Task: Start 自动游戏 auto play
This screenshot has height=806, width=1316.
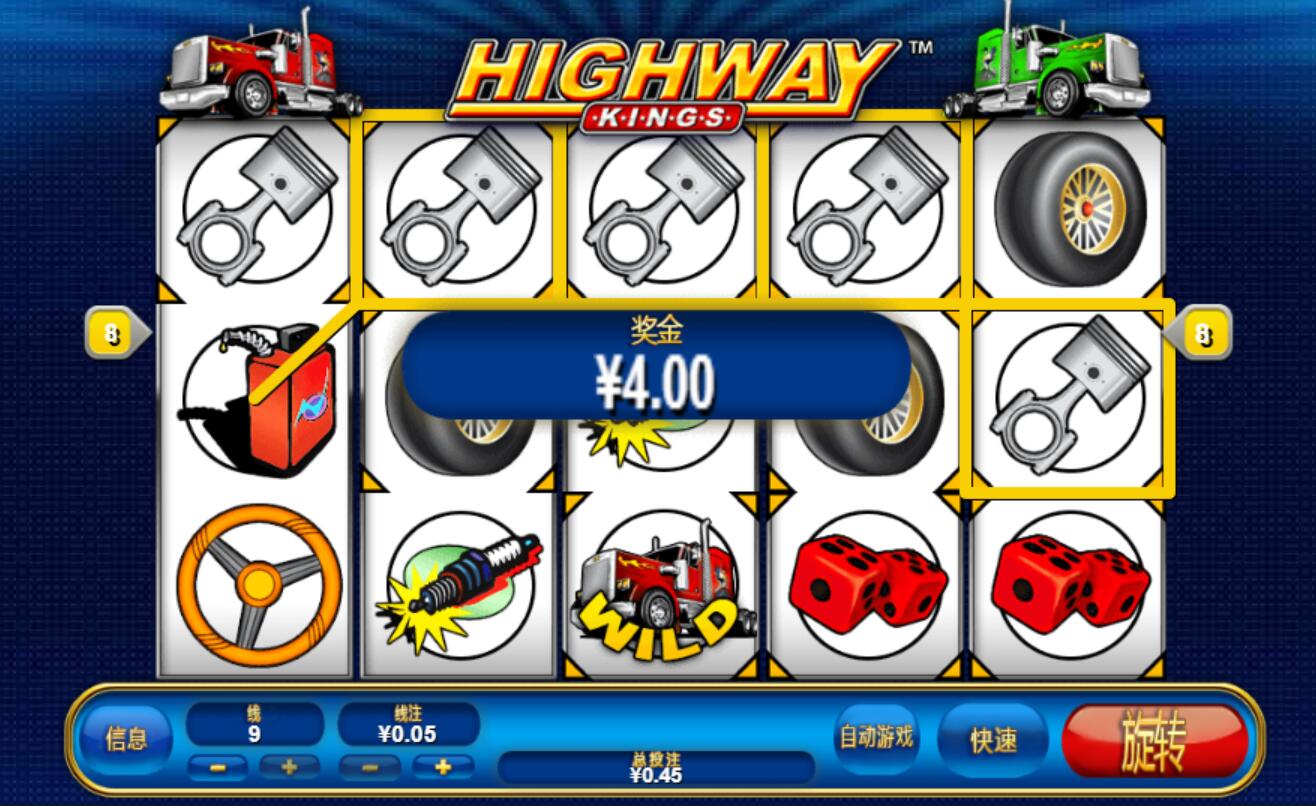Action: (x=875, y=738)
